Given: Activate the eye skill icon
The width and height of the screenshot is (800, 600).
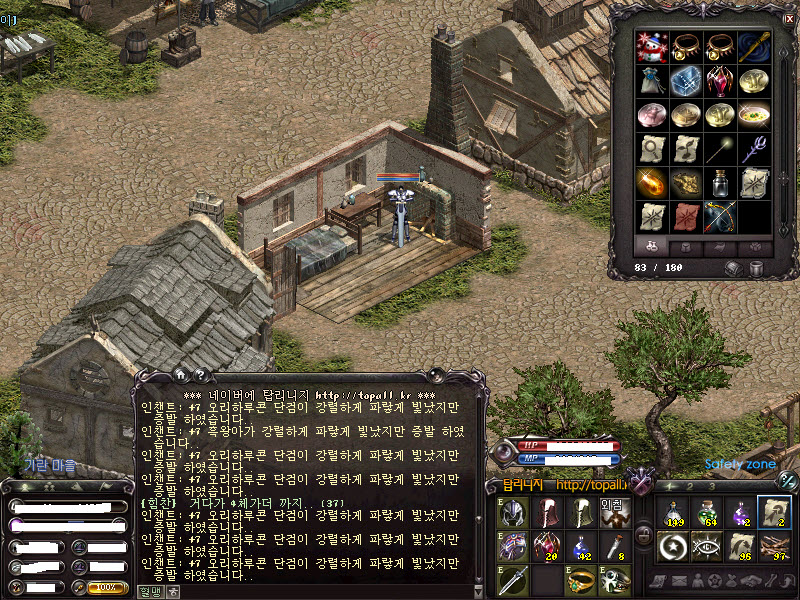Looking at the screenshot, I should pyautogui.click(x=707, y=546).
